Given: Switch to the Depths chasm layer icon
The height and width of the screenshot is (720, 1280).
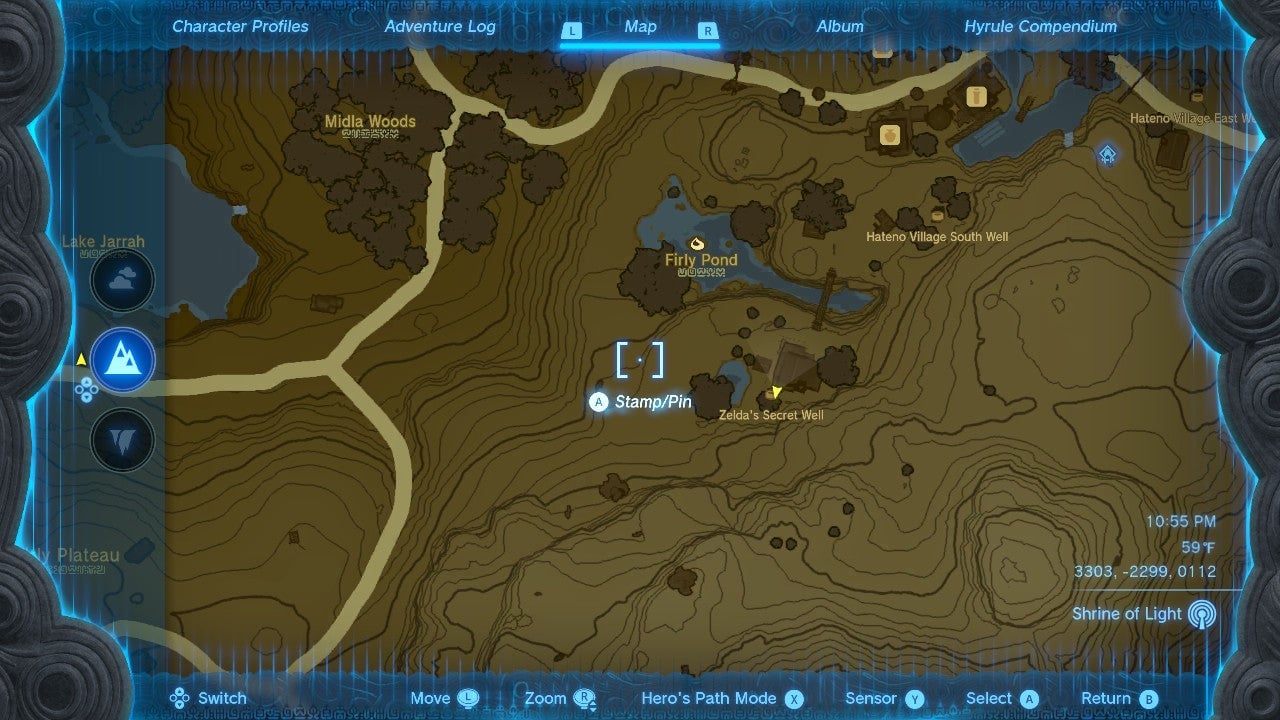Looking at the screenshot, I should pos(122,439).
